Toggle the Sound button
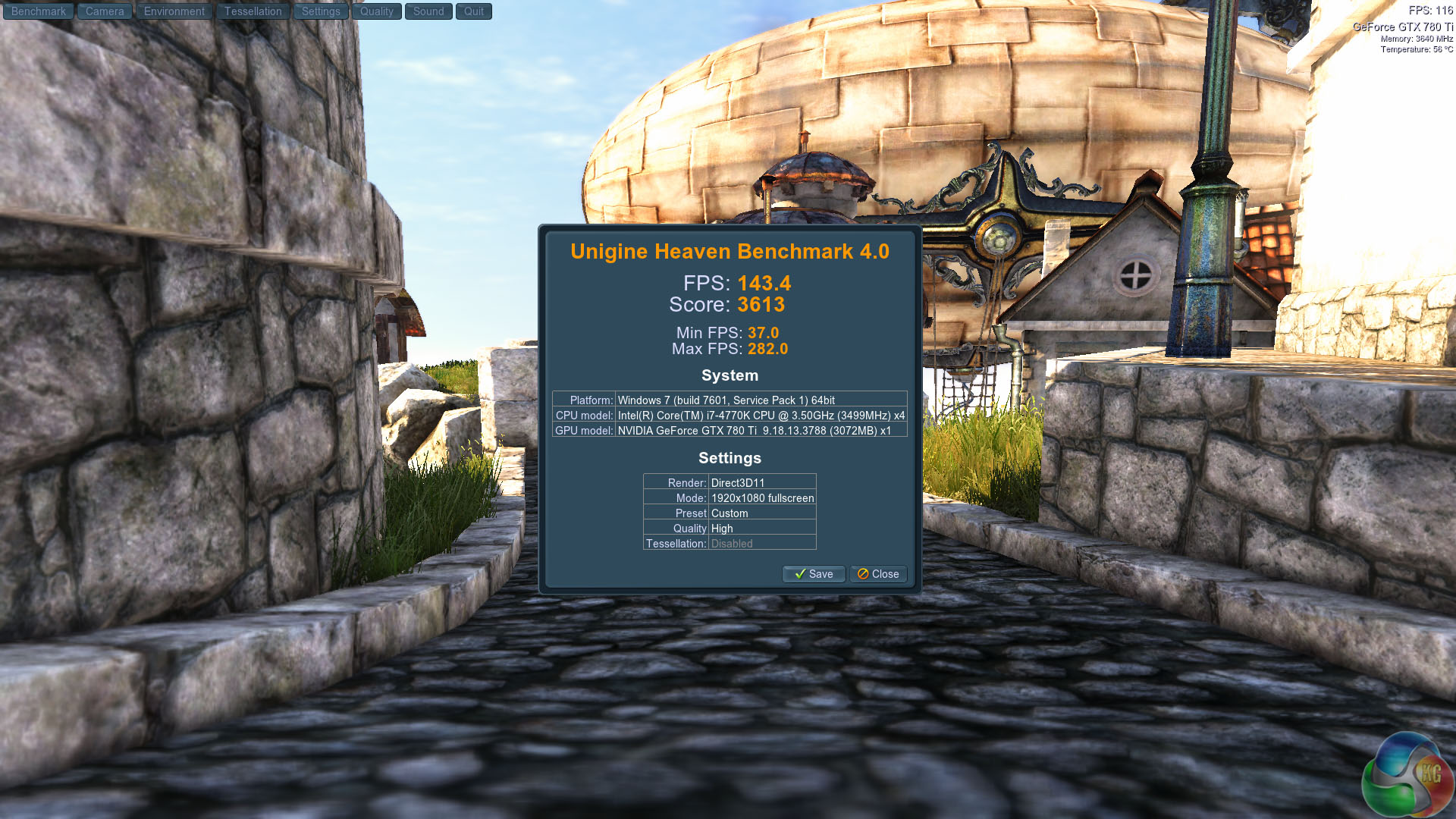This screenshot has width=1456, height=819. pos(428,11)
